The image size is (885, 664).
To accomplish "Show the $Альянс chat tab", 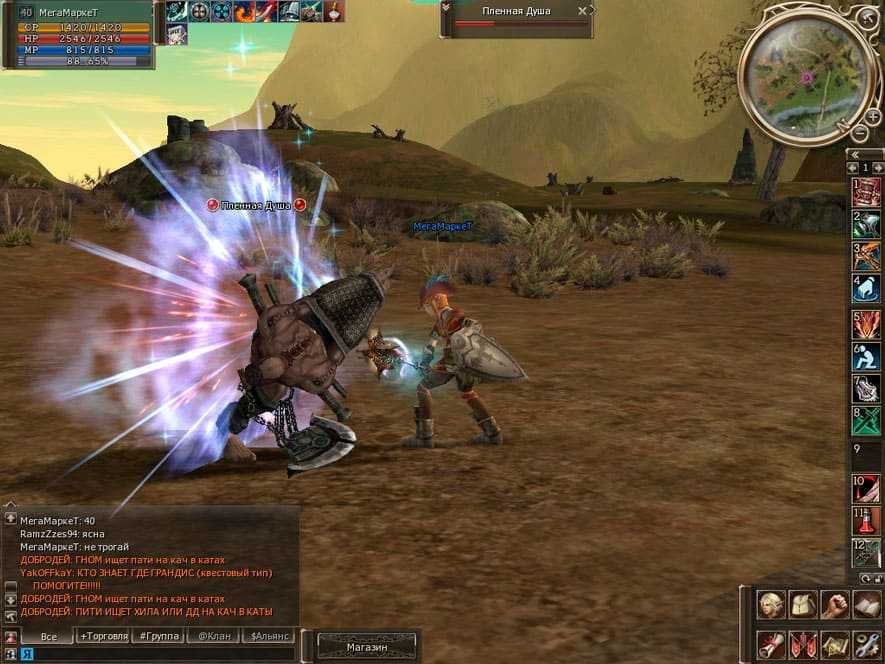I will point(270,636).
